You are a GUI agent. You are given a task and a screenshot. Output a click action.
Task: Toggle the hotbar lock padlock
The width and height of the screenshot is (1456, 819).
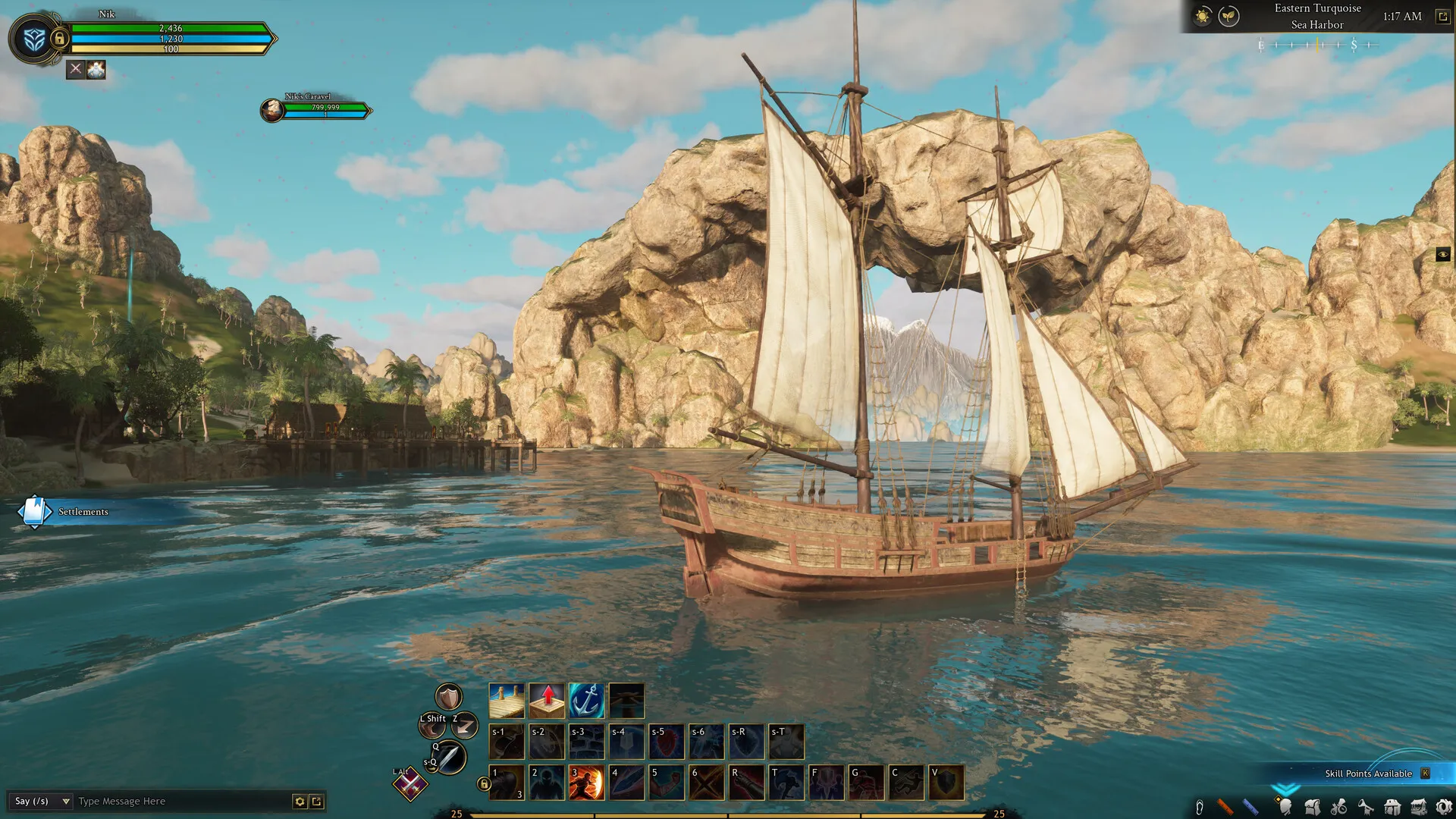[x=484, y=783]
